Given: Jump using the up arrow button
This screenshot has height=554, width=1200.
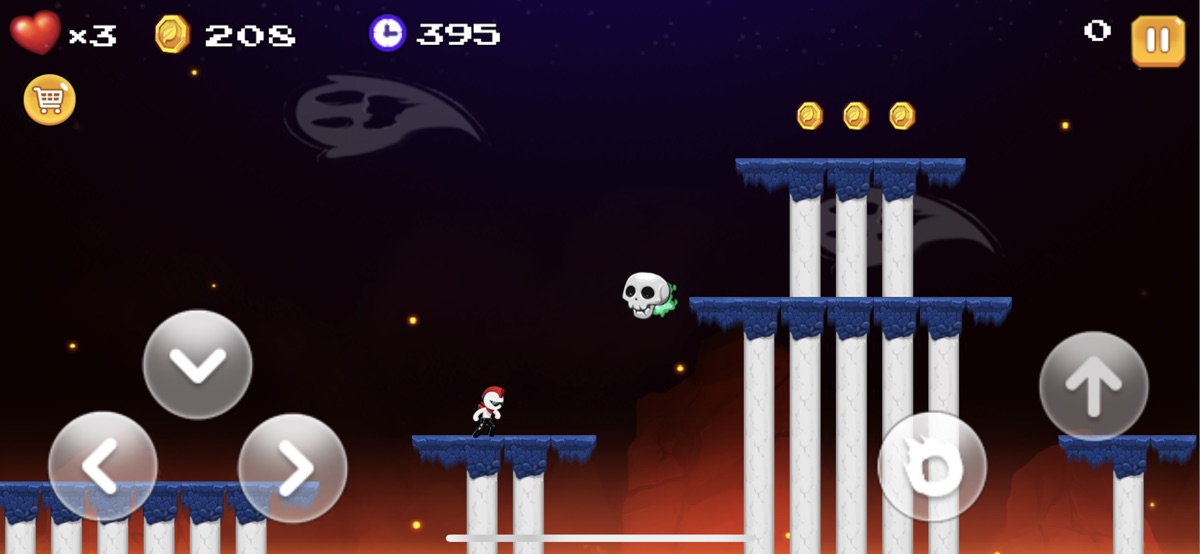Looking at the screenshot, I should [1094, 386].
